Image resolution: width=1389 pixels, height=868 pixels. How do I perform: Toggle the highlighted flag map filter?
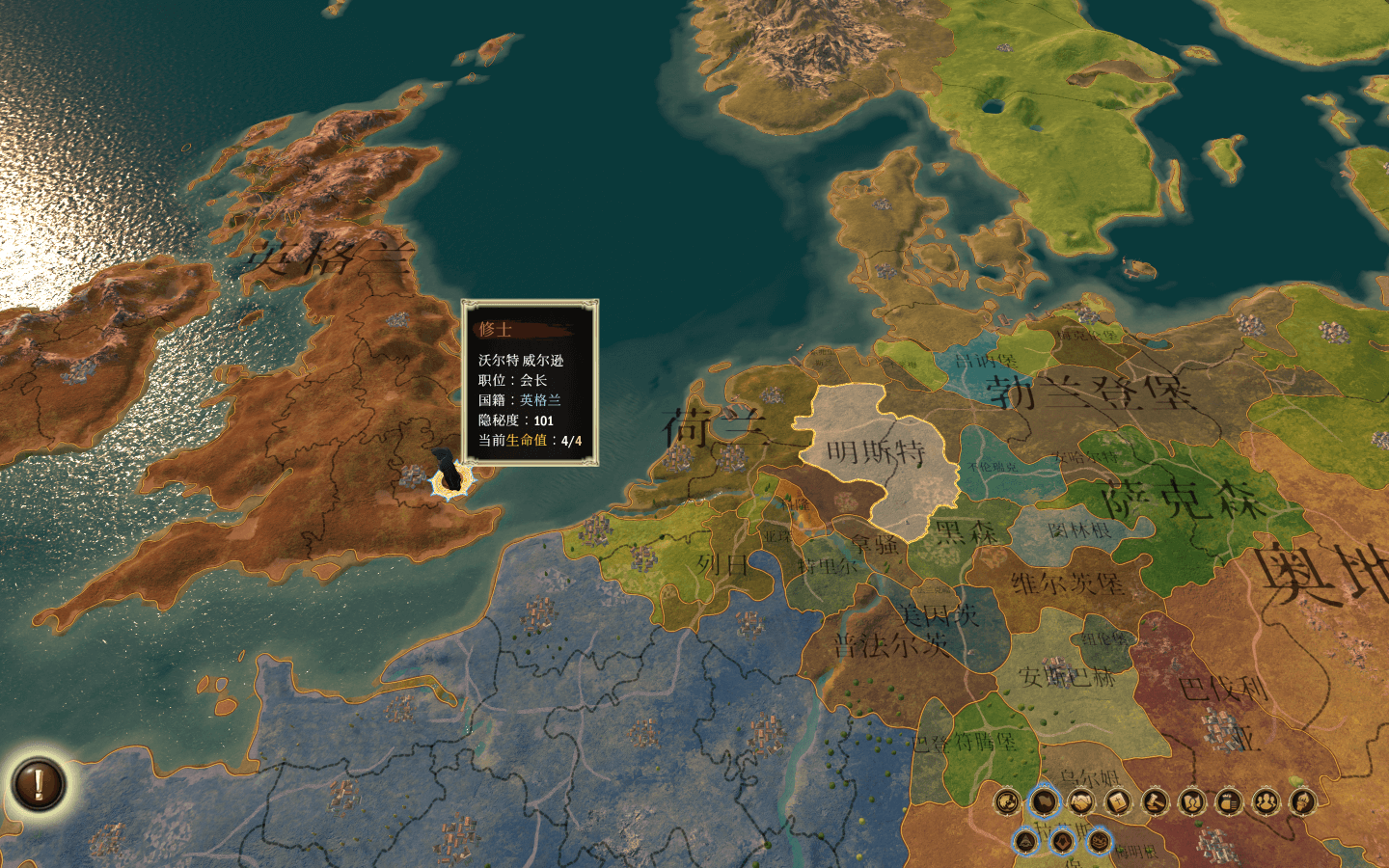tap(1044, 801)
